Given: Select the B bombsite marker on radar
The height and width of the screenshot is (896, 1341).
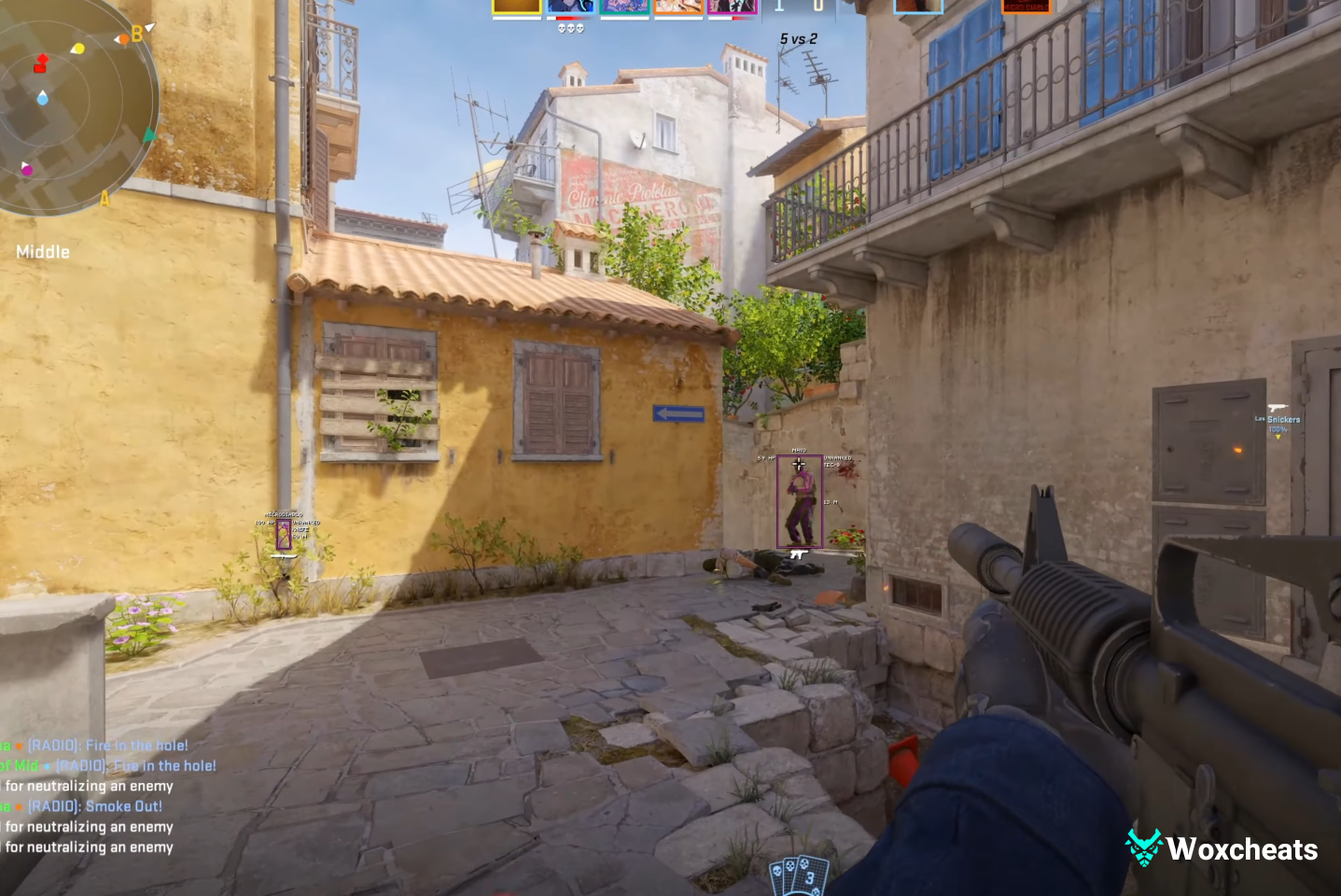Looking at the screenshot, I should pos(137,35).
